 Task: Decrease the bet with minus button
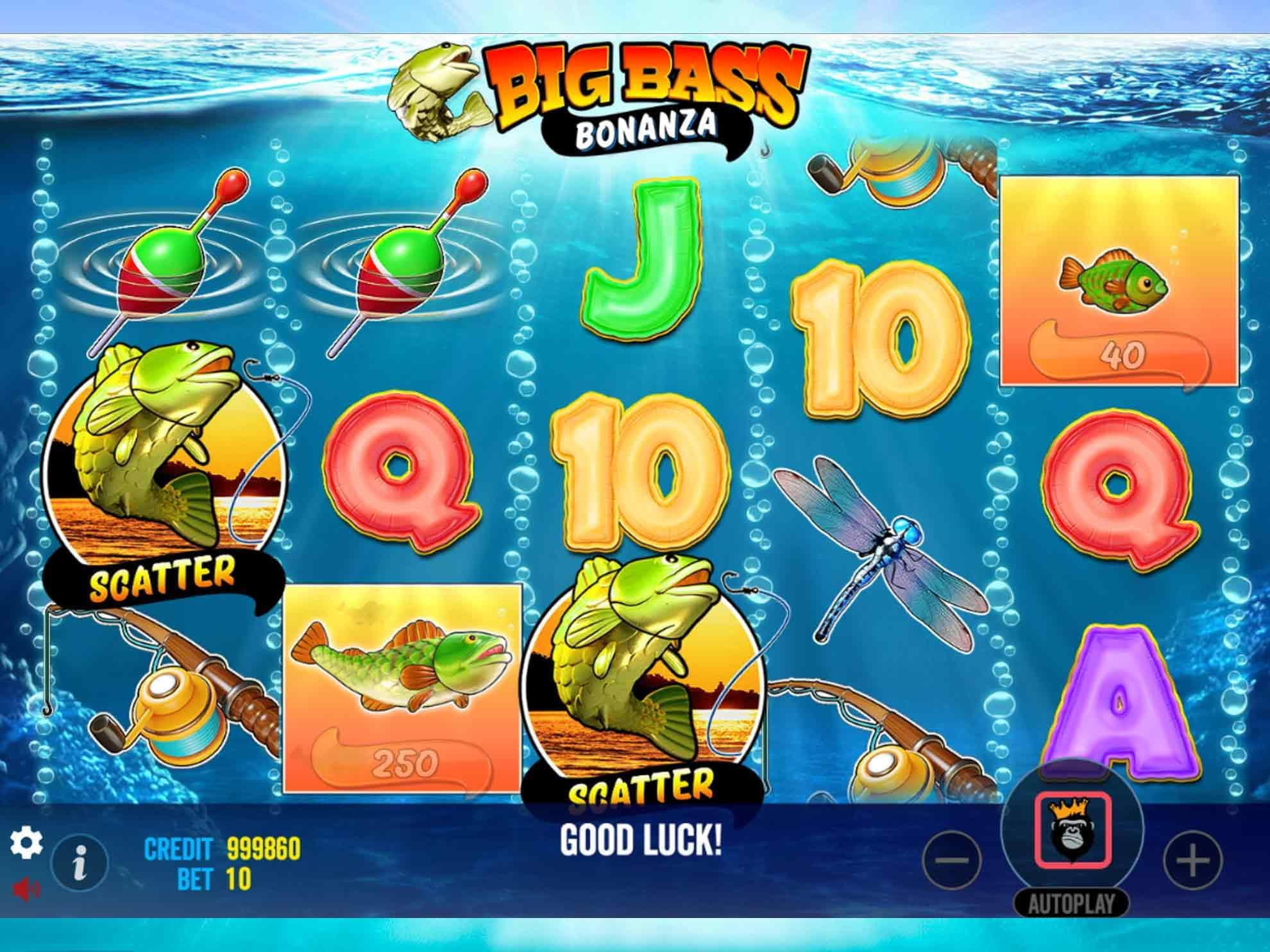(x=953, y=860)
